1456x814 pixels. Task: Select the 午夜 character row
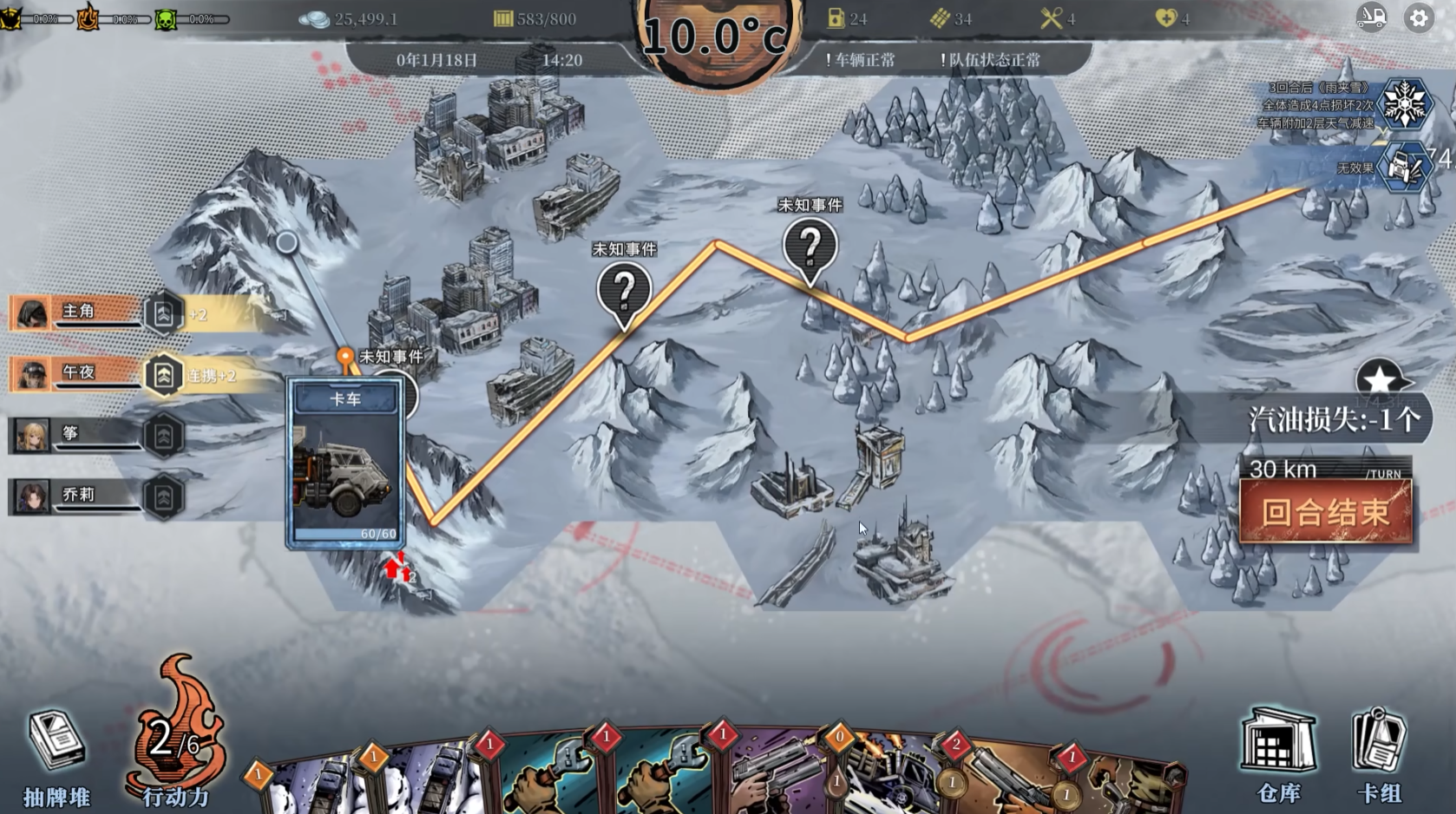(78, 374)
